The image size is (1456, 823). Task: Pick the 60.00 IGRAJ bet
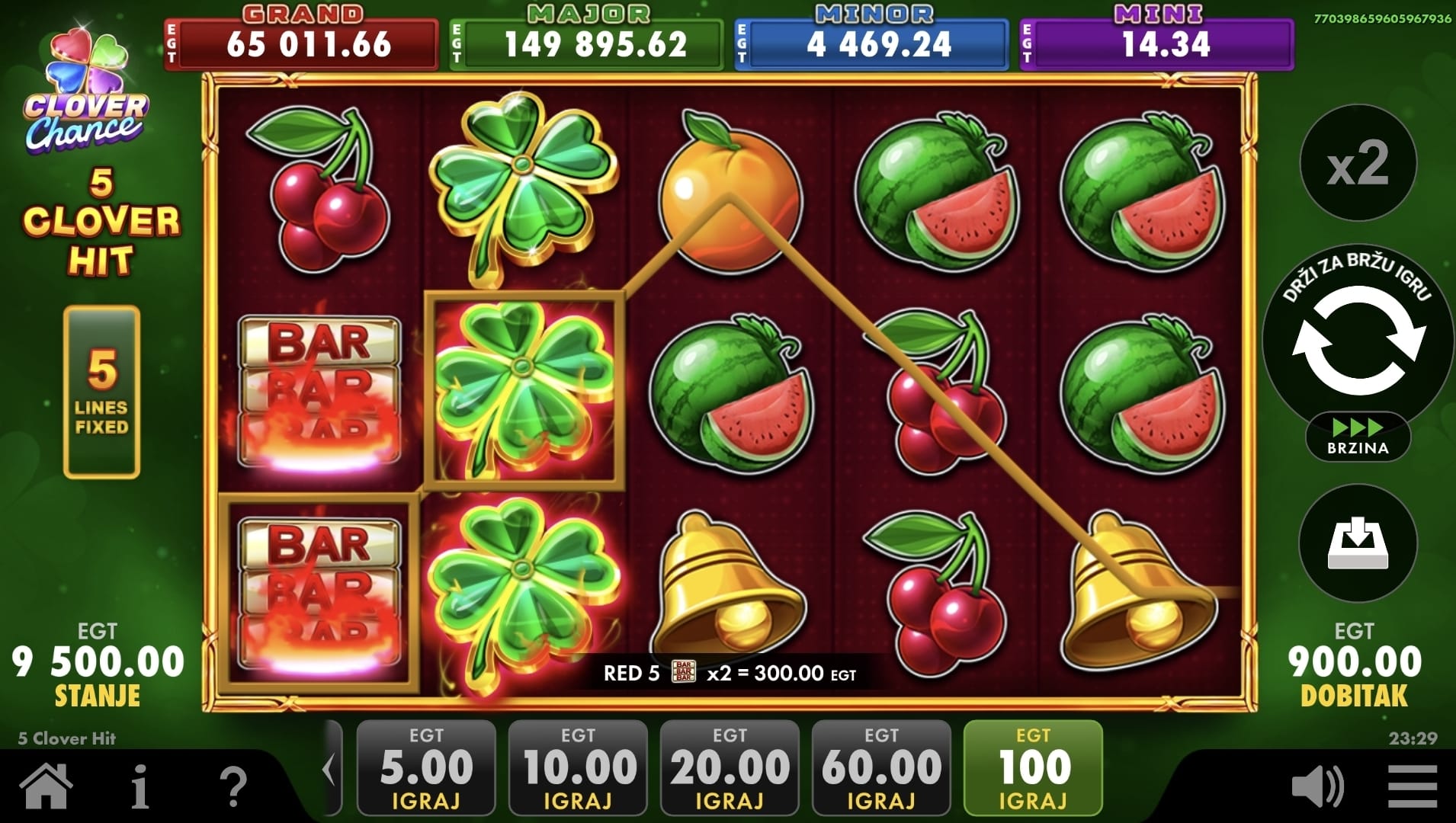click(881, 768)
